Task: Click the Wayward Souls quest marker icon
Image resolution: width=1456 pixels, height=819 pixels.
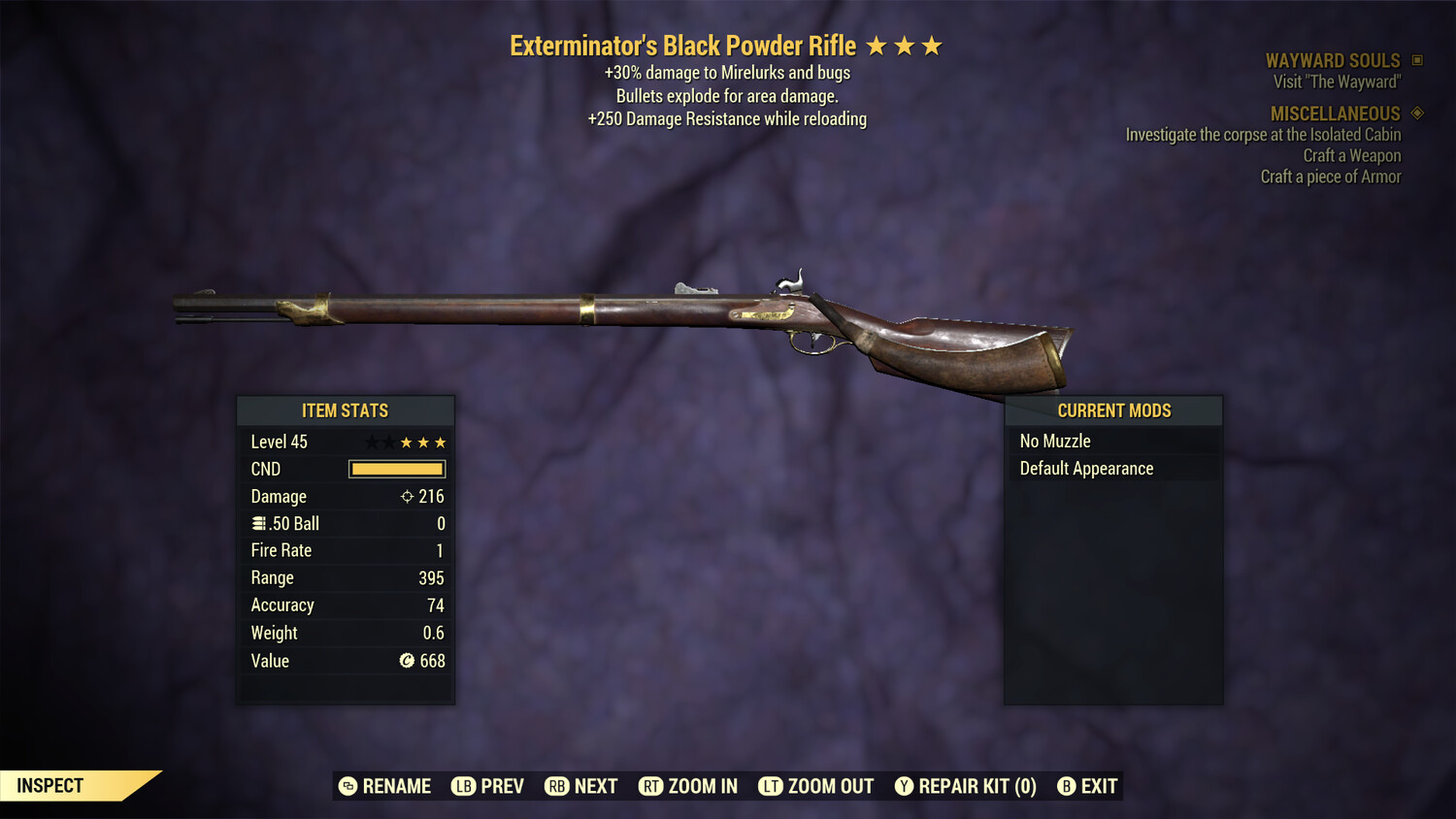Action: click(1415, 59)
